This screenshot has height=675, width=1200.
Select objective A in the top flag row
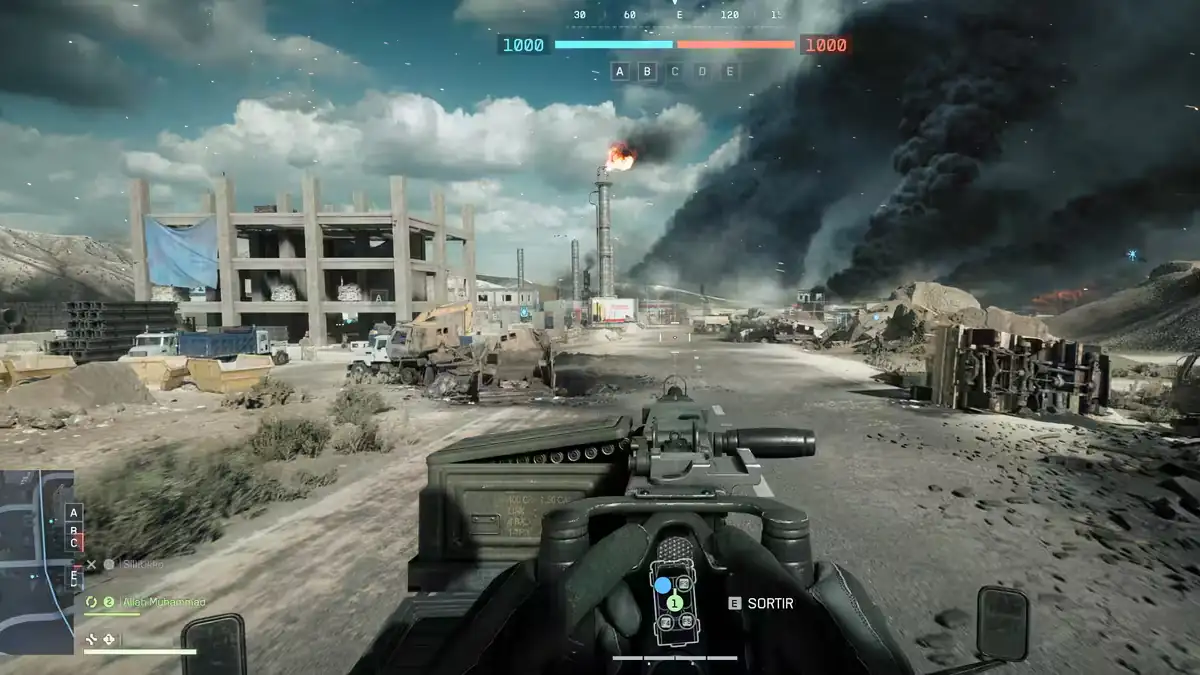[x=619, y=71]
